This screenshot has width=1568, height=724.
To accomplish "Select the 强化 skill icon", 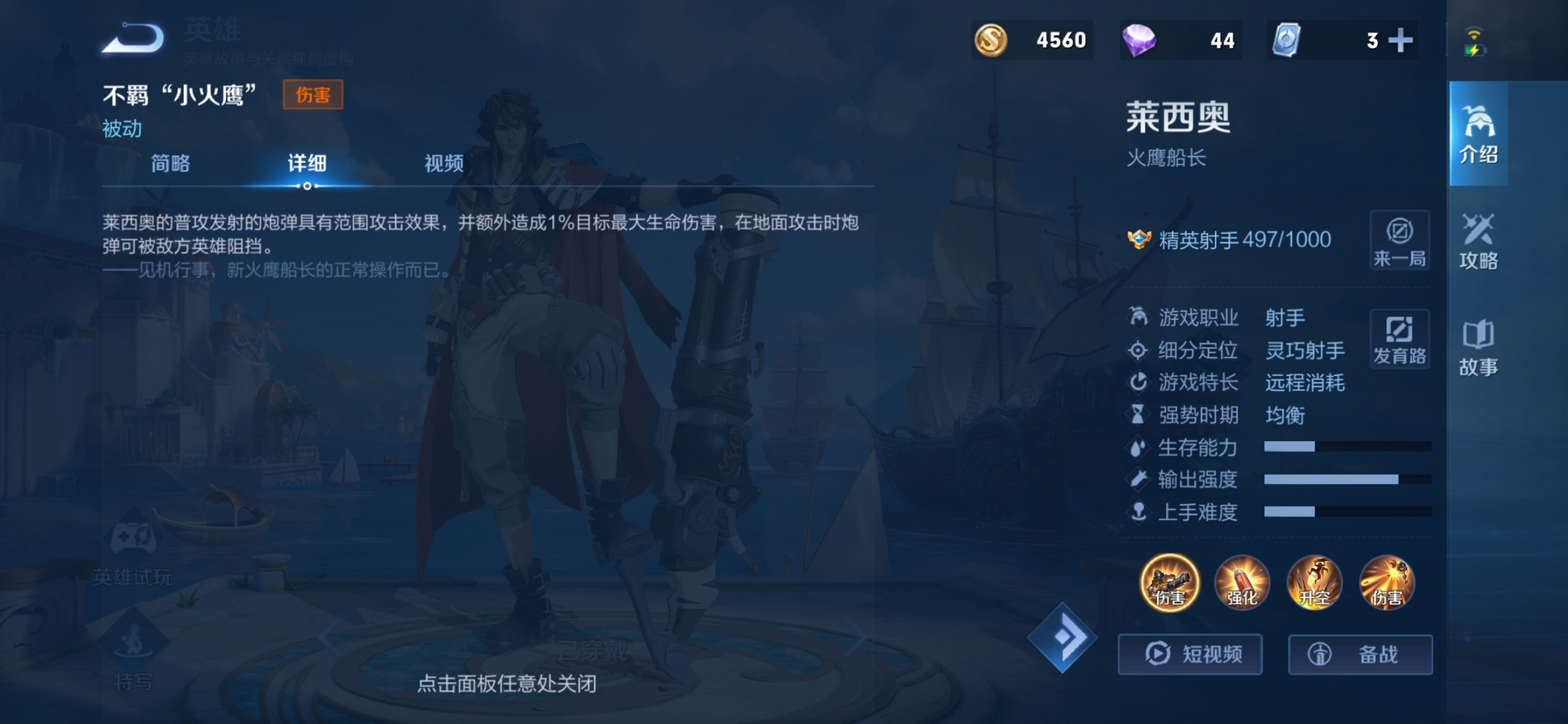I will coord(1242,583).
